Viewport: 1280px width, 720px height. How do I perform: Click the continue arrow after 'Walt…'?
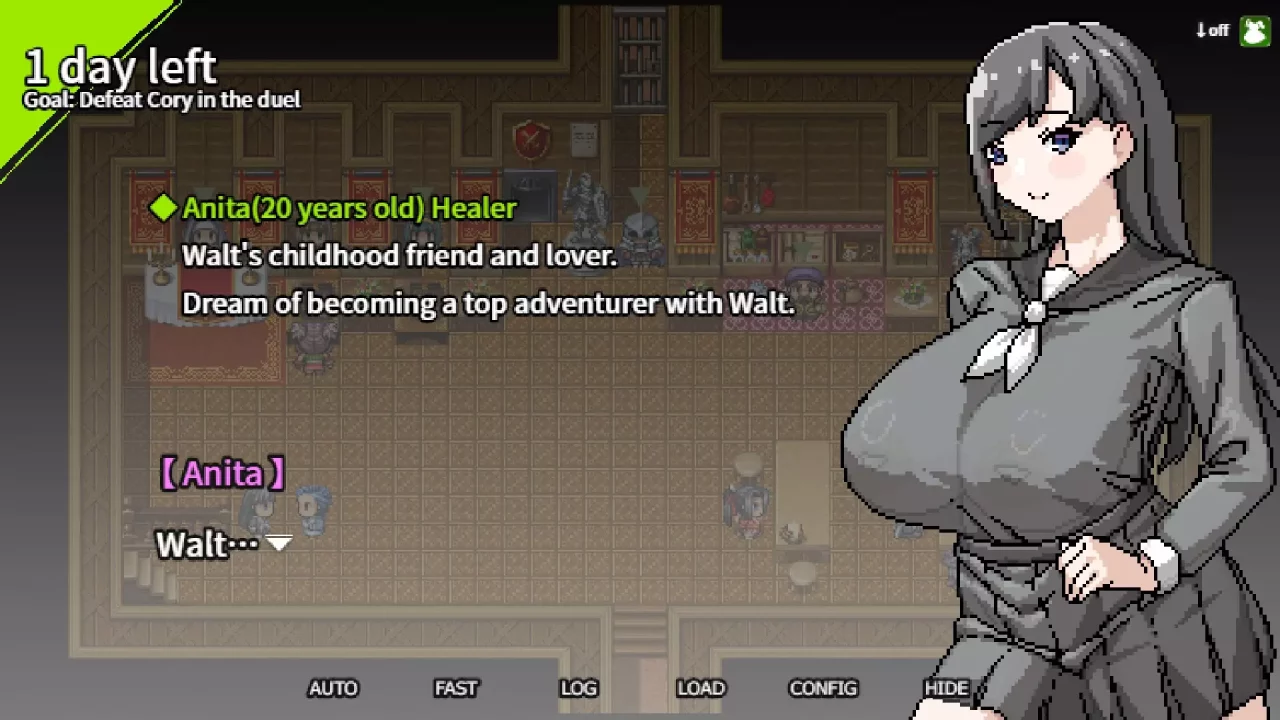tap(278, 545)
